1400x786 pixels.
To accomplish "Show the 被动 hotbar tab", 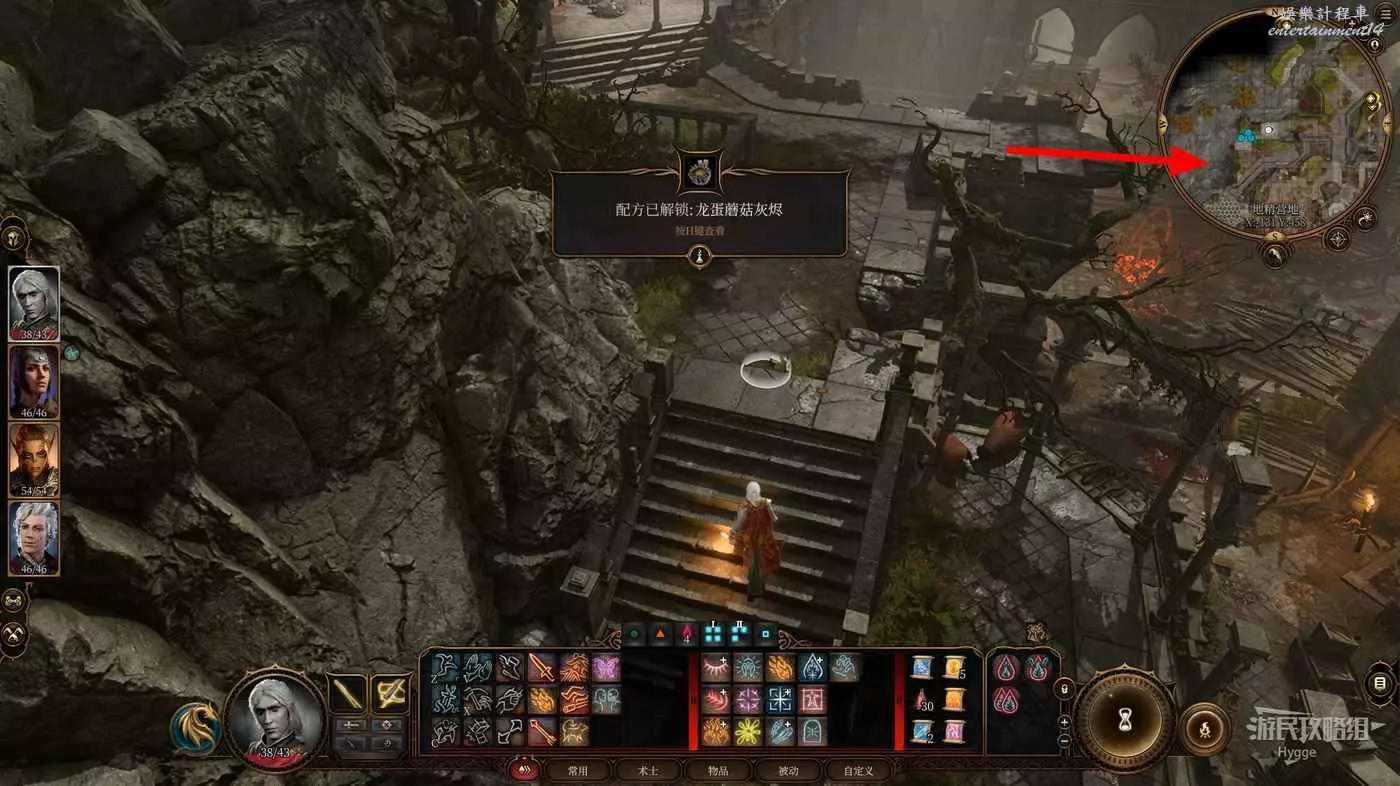I will coord(788,771).
